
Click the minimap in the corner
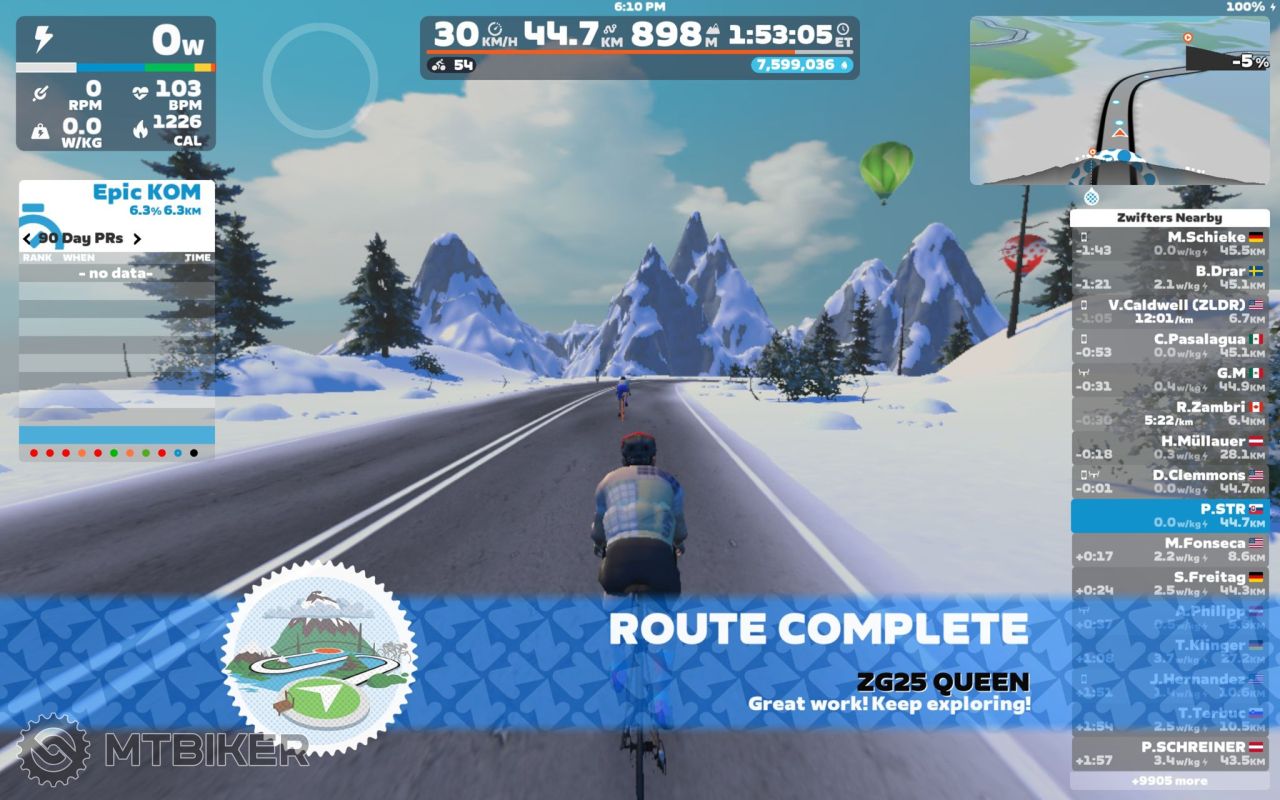1119,100
